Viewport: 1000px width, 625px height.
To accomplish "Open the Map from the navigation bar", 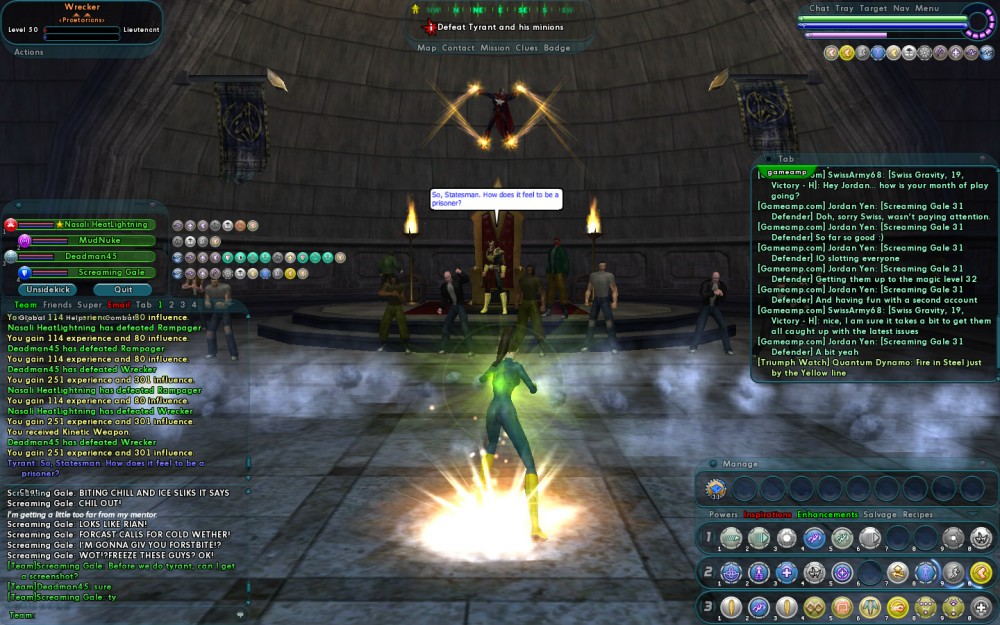I will 427,48.
